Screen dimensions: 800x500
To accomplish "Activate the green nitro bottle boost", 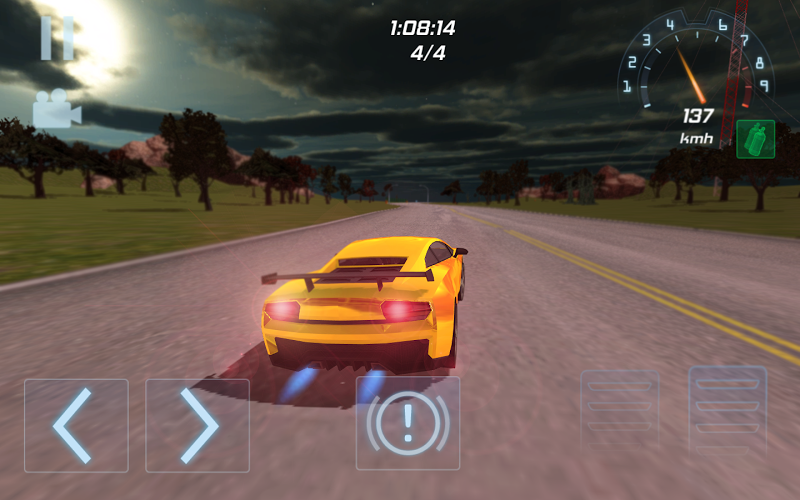I will [756, 139].
